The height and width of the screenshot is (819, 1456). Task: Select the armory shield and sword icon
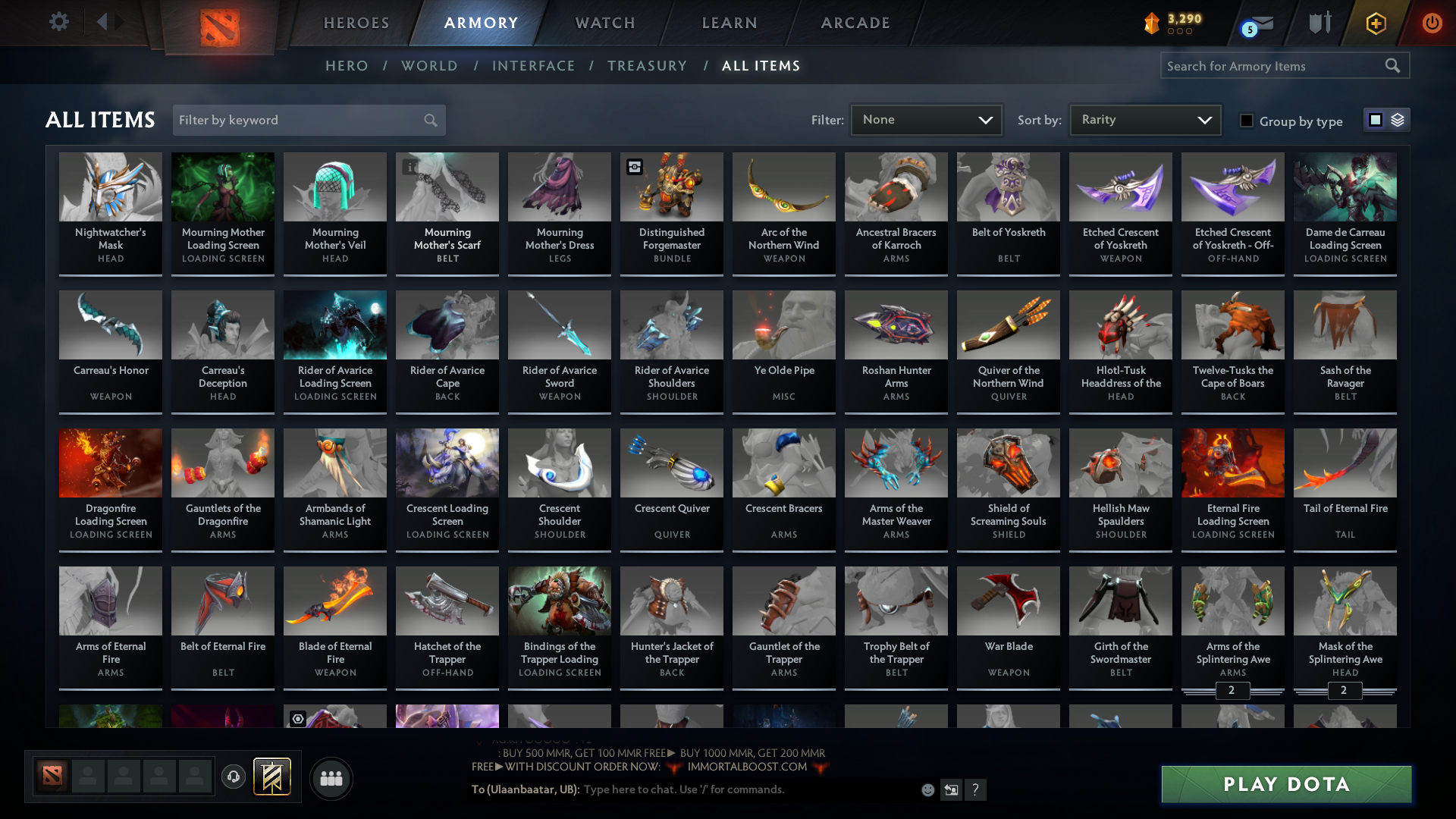[x=1319, y=24]
